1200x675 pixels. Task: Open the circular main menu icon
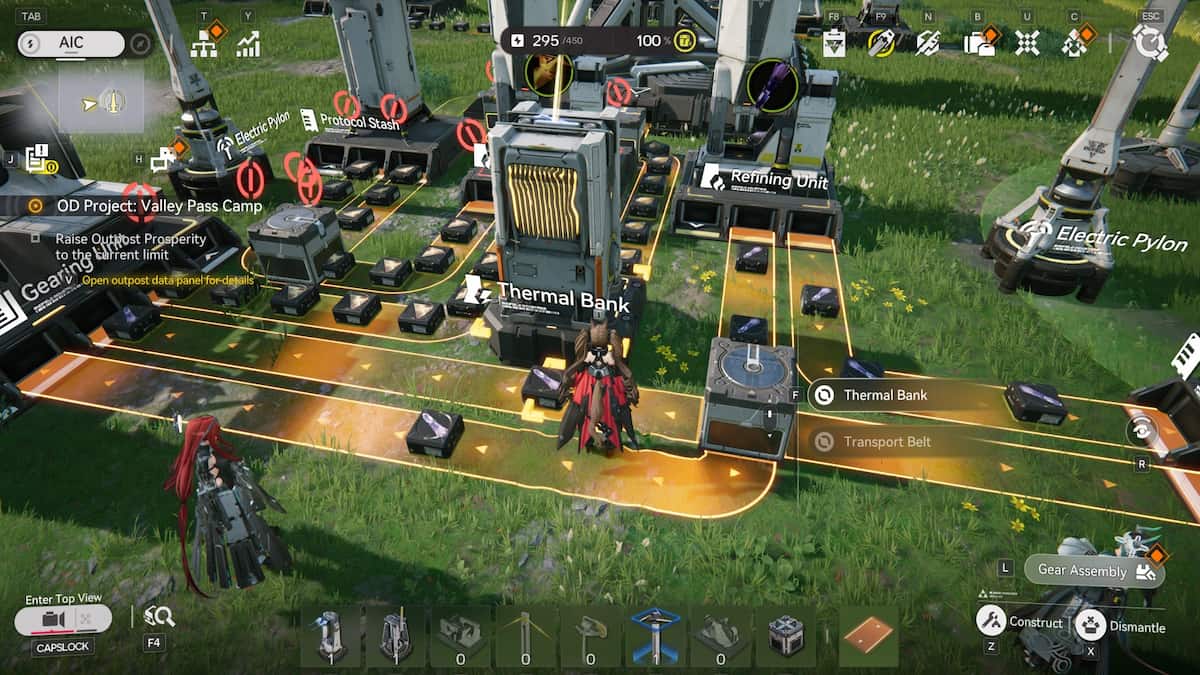(x=1149, y=42)
